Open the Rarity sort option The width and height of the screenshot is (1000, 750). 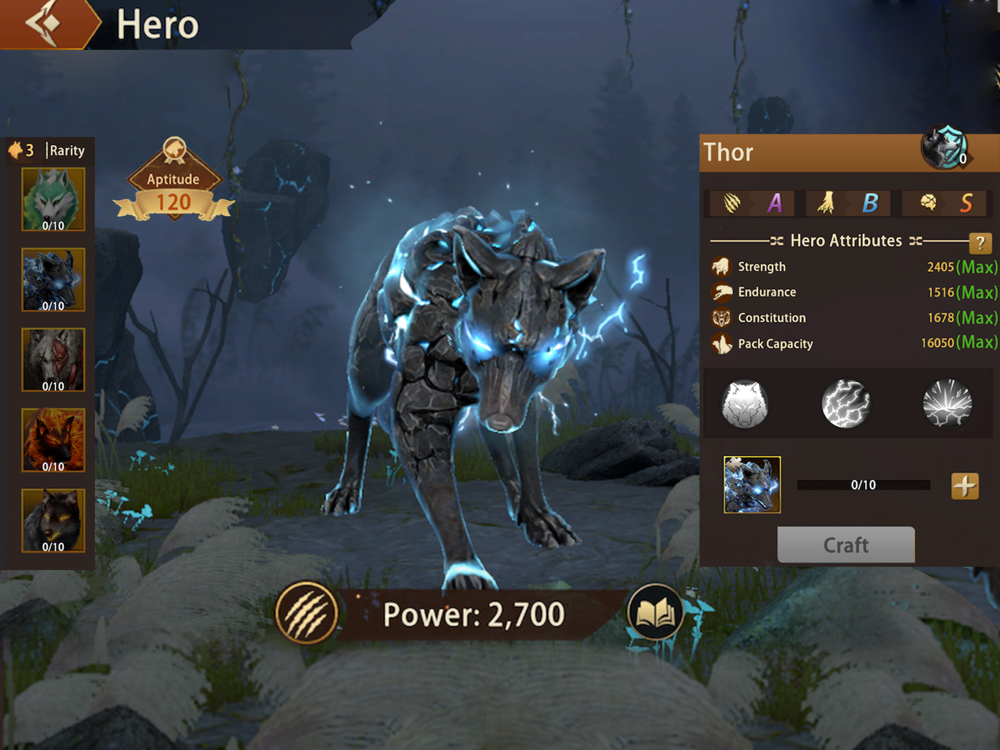67,151
